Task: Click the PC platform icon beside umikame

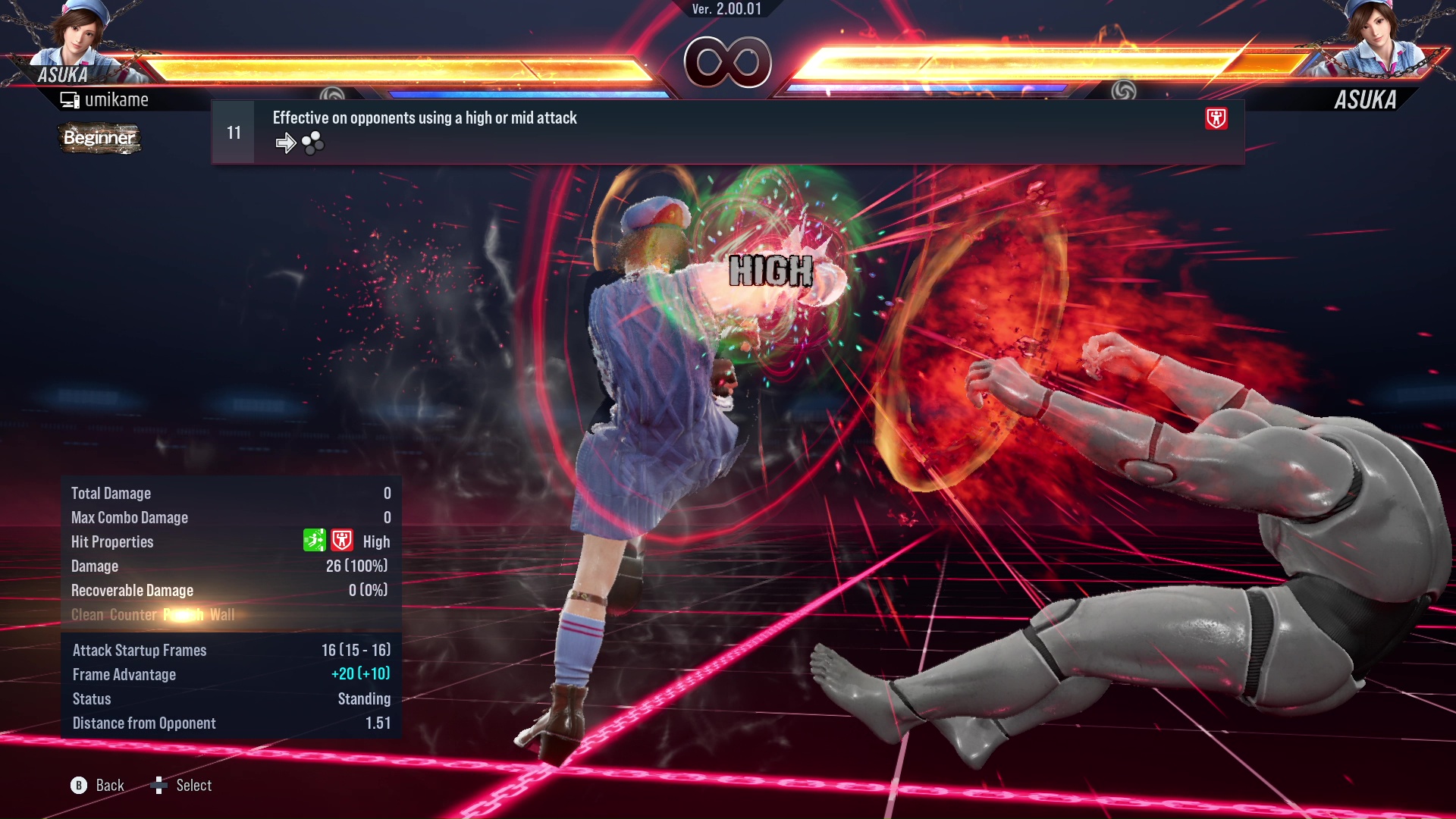Action: [x=71, y=99]
